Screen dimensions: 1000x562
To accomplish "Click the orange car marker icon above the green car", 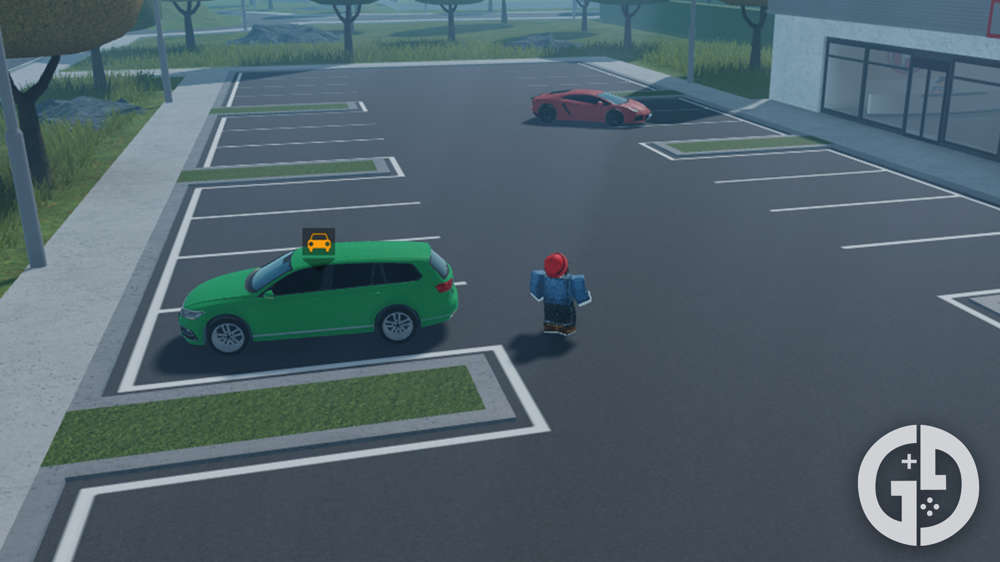I will pos(319,242).
